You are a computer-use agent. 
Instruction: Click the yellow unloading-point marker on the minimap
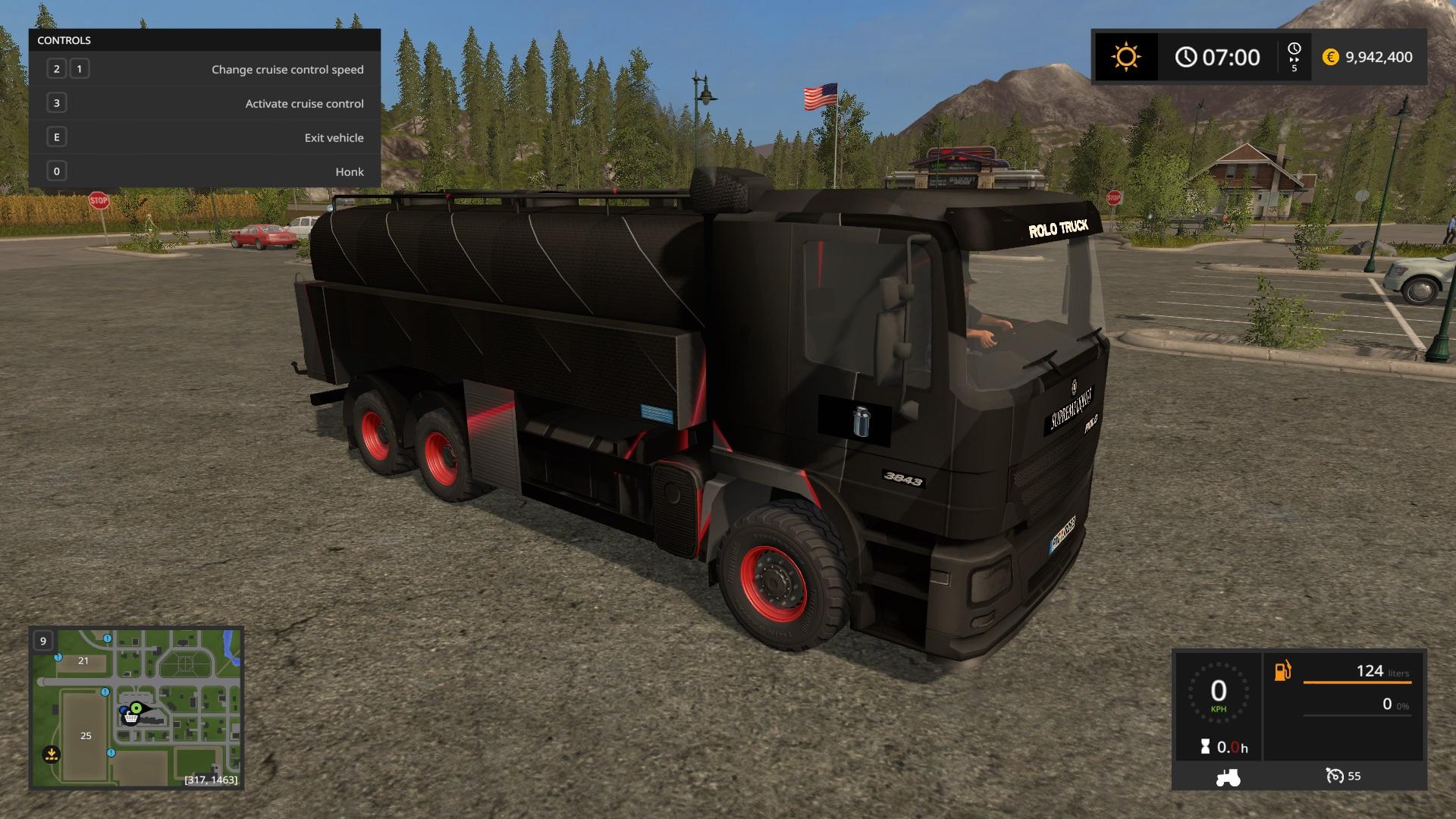(51, 754)
